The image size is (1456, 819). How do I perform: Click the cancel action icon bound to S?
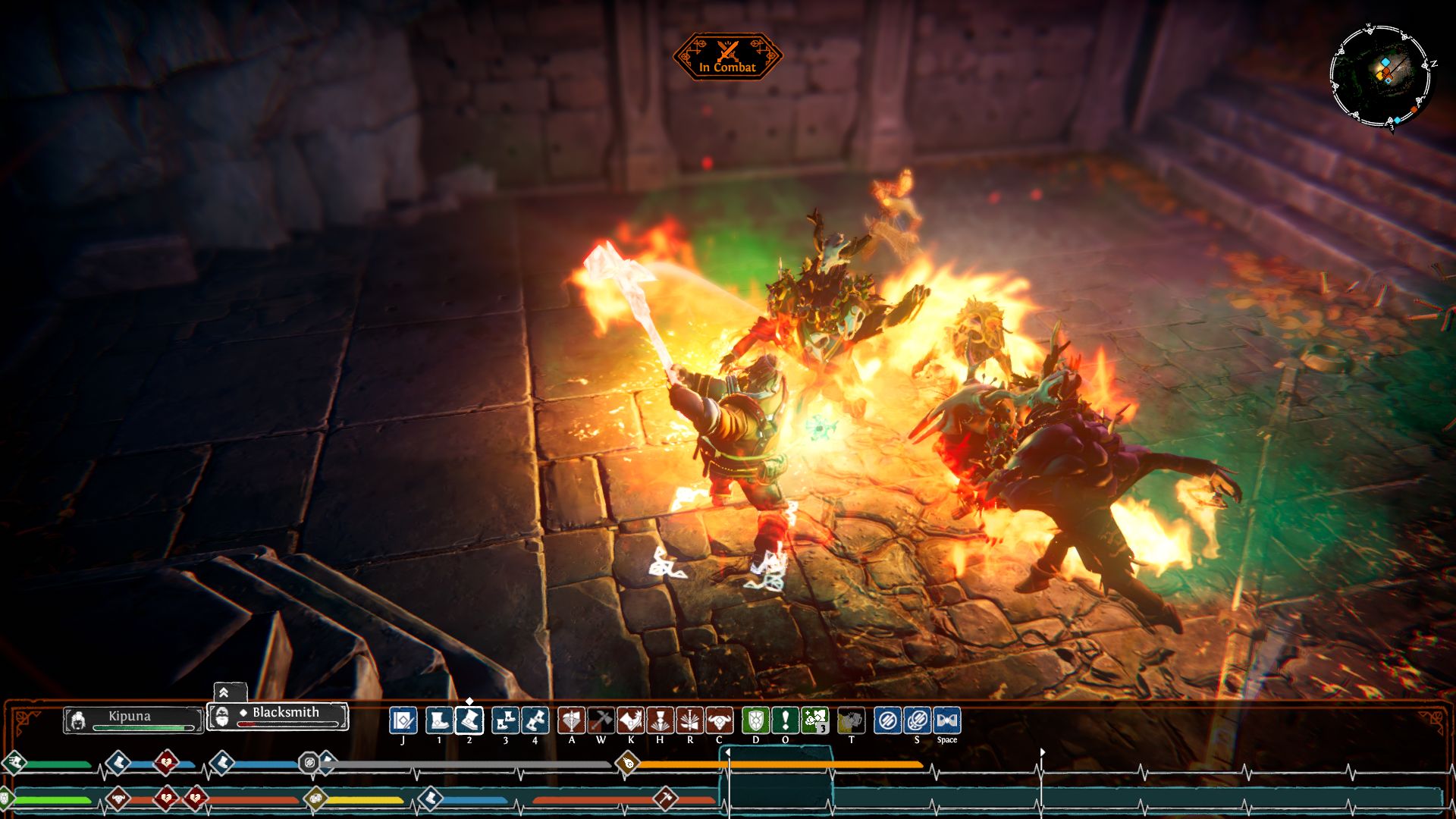(x=917, y=720)
